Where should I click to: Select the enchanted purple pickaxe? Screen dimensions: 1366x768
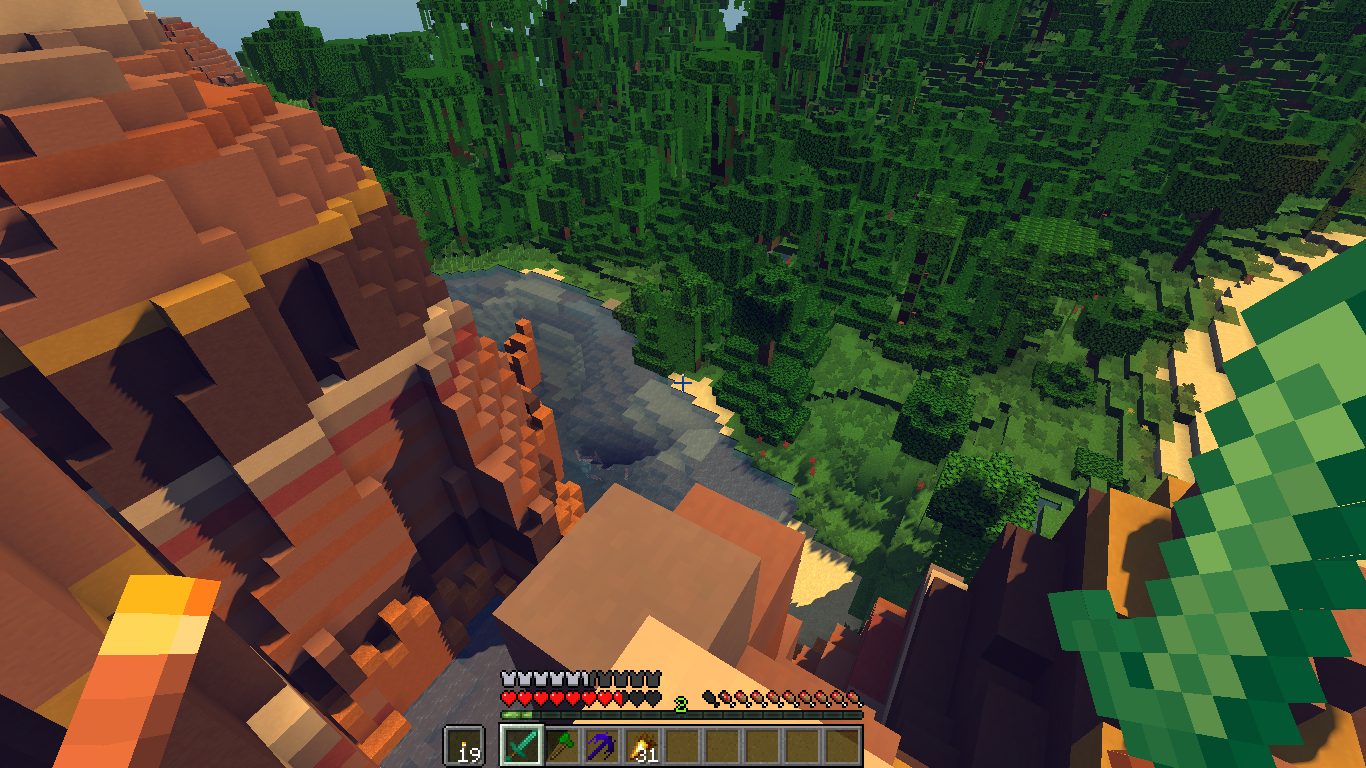point(600,746)
